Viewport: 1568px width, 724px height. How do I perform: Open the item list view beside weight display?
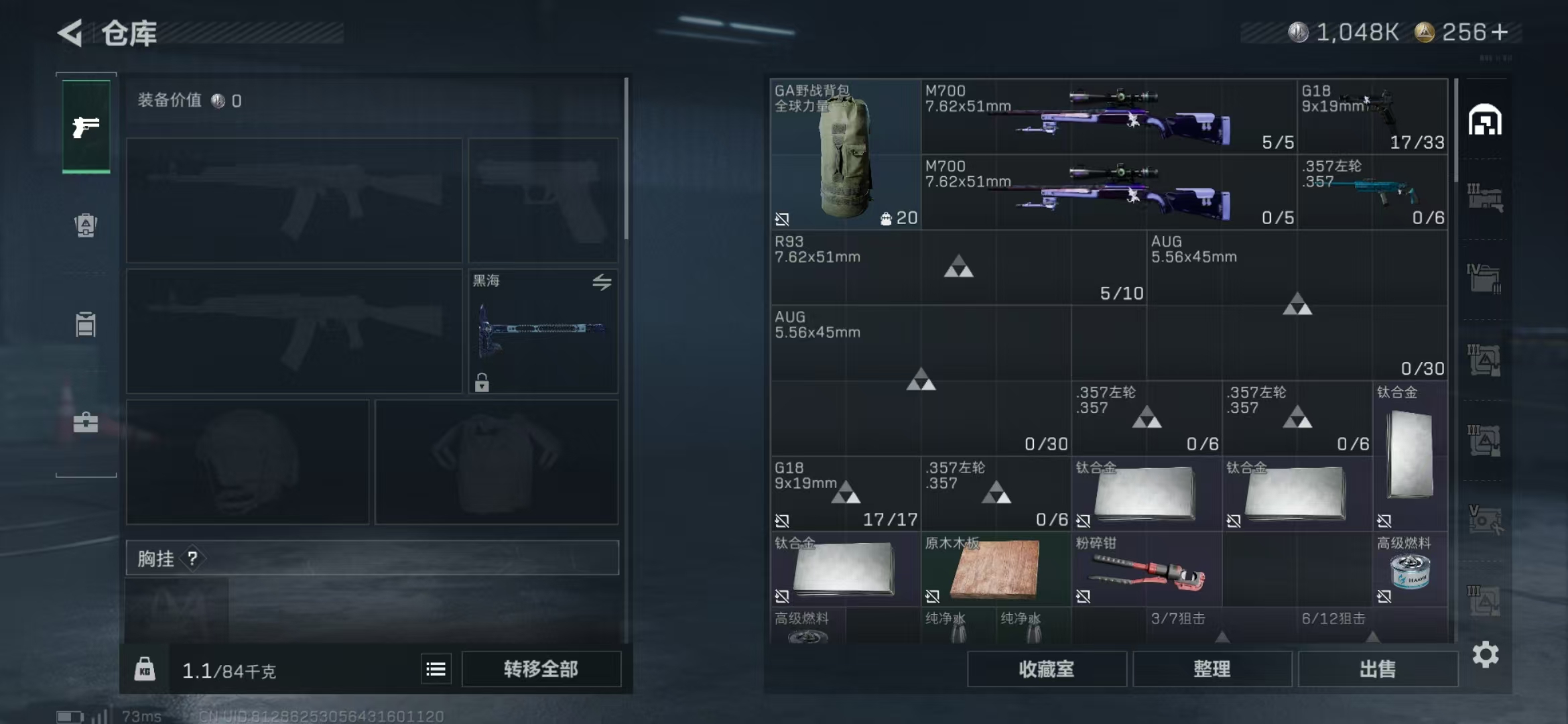[x=436, y=668]
